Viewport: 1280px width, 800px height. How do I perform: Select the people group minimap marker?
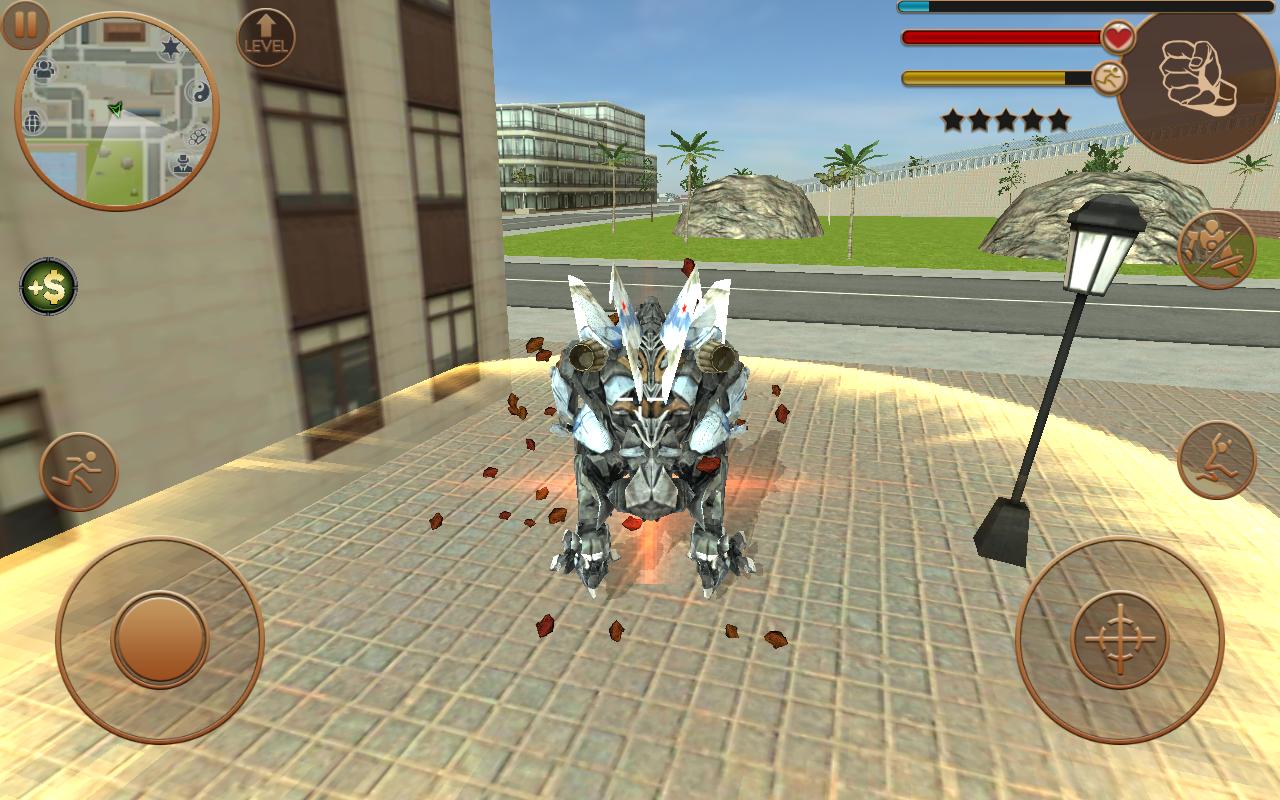44,68
